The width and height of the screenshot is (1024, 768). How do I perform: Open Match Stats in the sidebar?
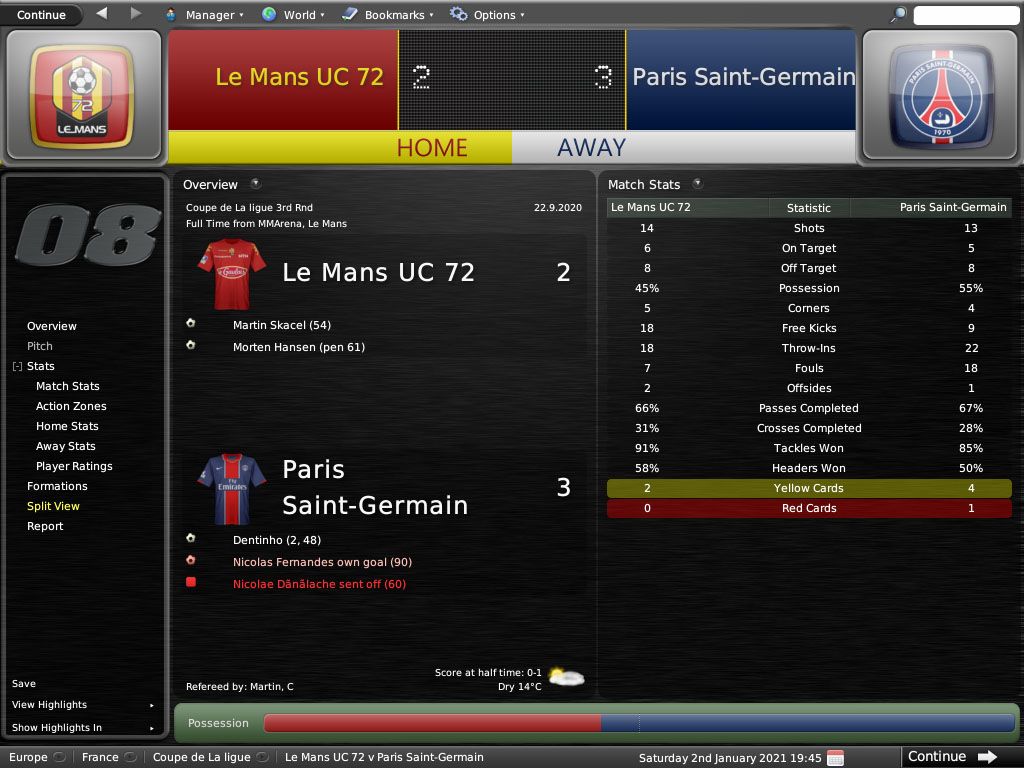[68, 386]
